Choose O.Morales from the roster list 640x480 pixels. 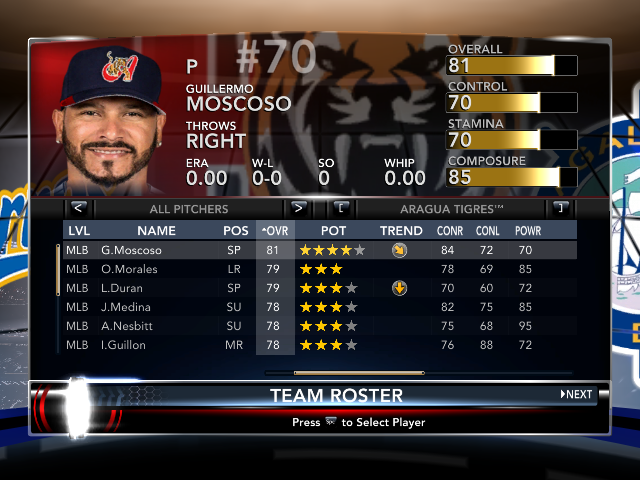point(131,269)
